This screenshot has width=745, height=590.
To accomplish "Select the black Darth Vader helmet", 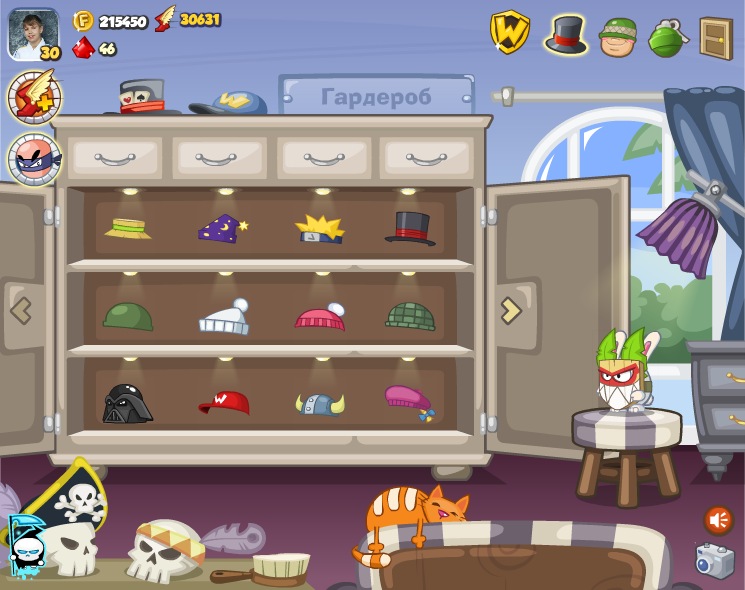I will pyautogui.click(x=127, y=403).
